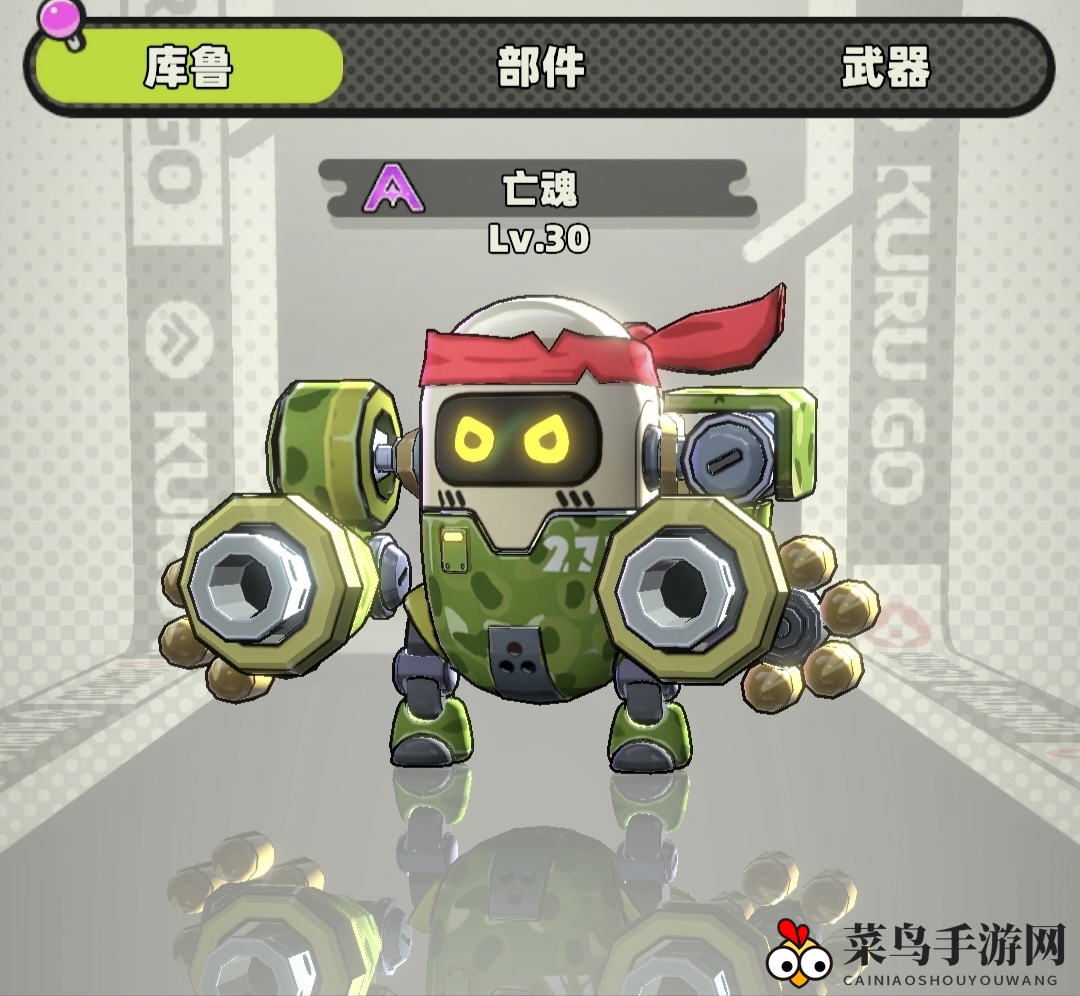Select the 库鲁 tab
Screen dimensions: 1080x996
pos(189,67)
